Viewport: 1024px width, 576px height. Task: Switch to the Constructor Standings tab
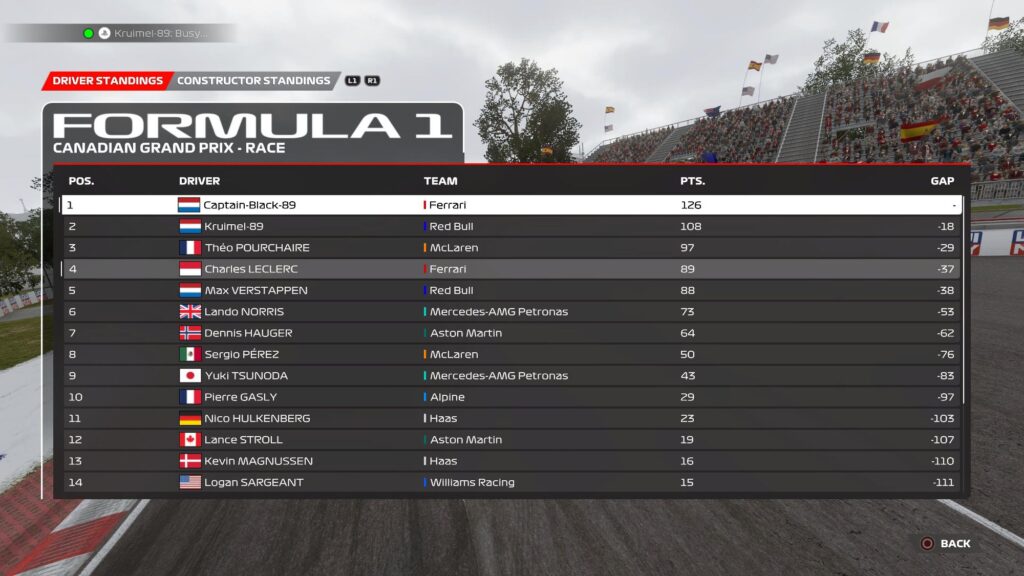pos(253,81)
